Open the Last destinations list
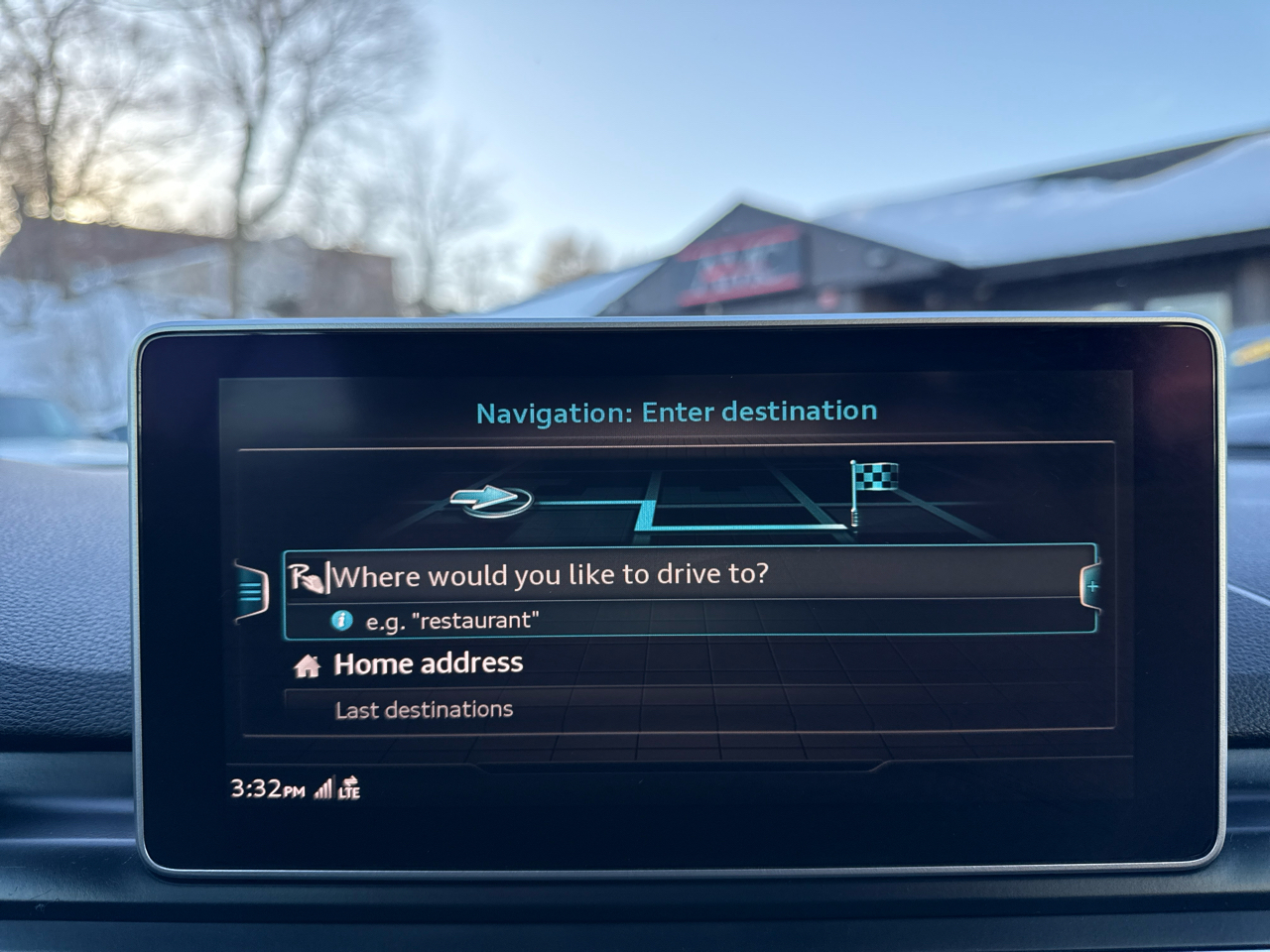This screenshot has width=1270, height=952. coord(424,710)
